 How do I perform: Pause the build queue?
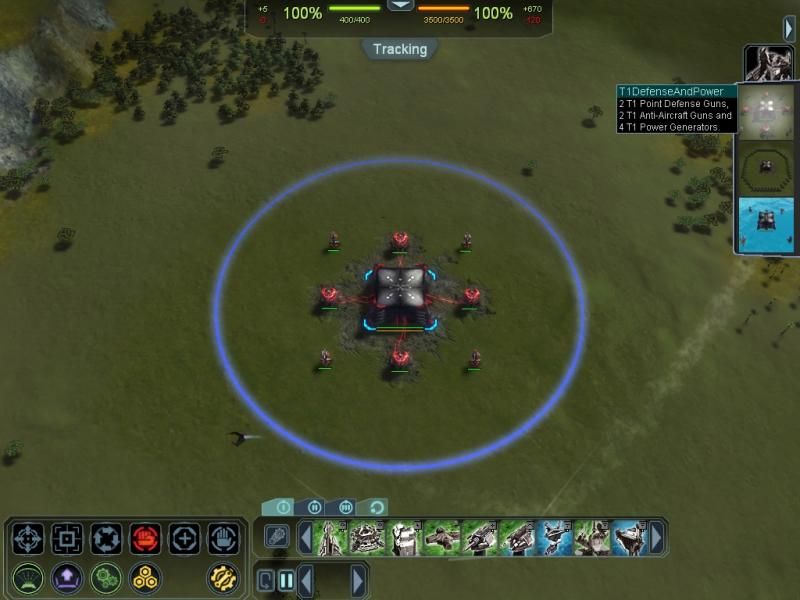286,580
